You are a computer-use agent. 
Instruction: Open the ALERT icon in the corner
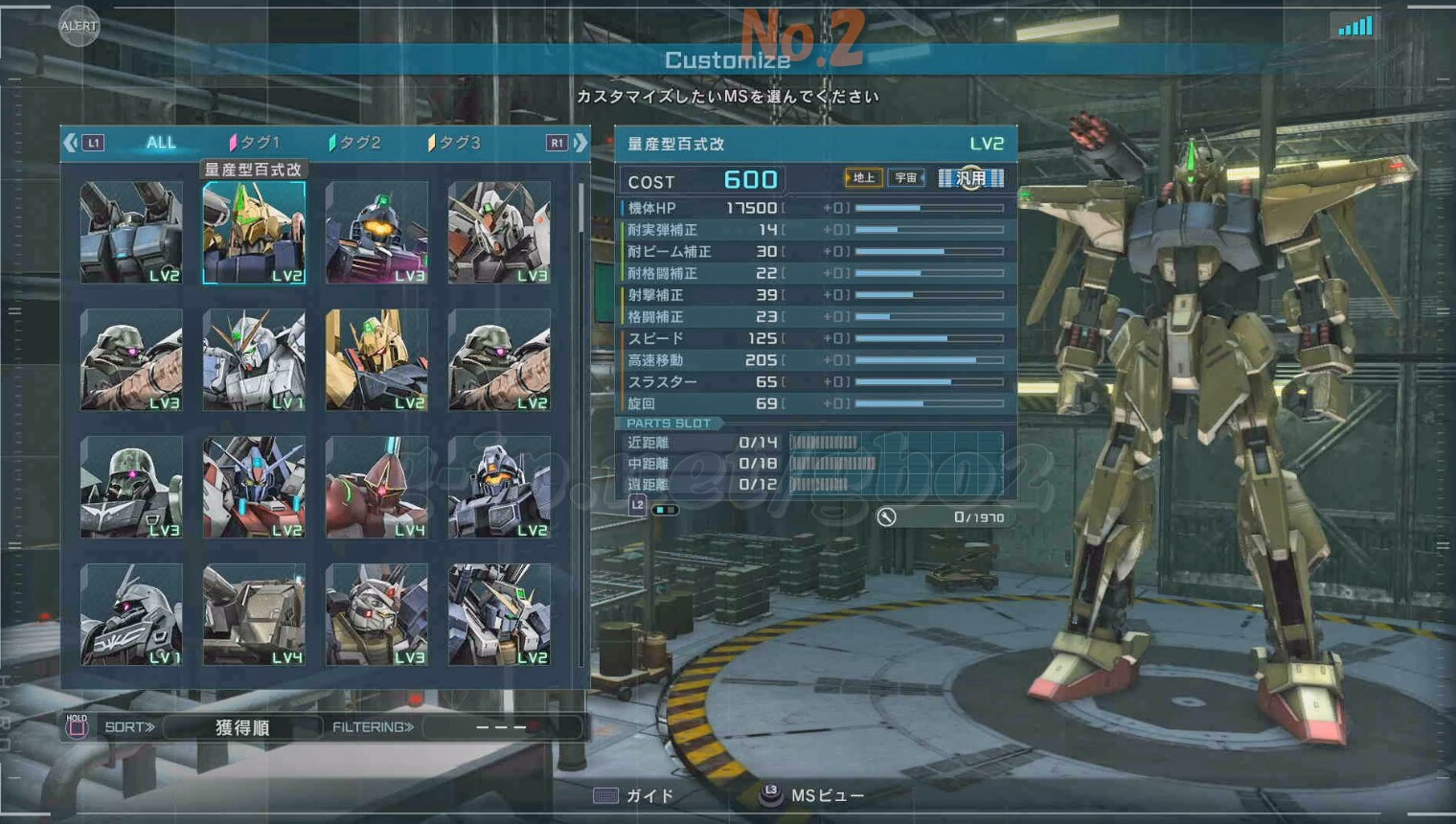pos(79,26)
